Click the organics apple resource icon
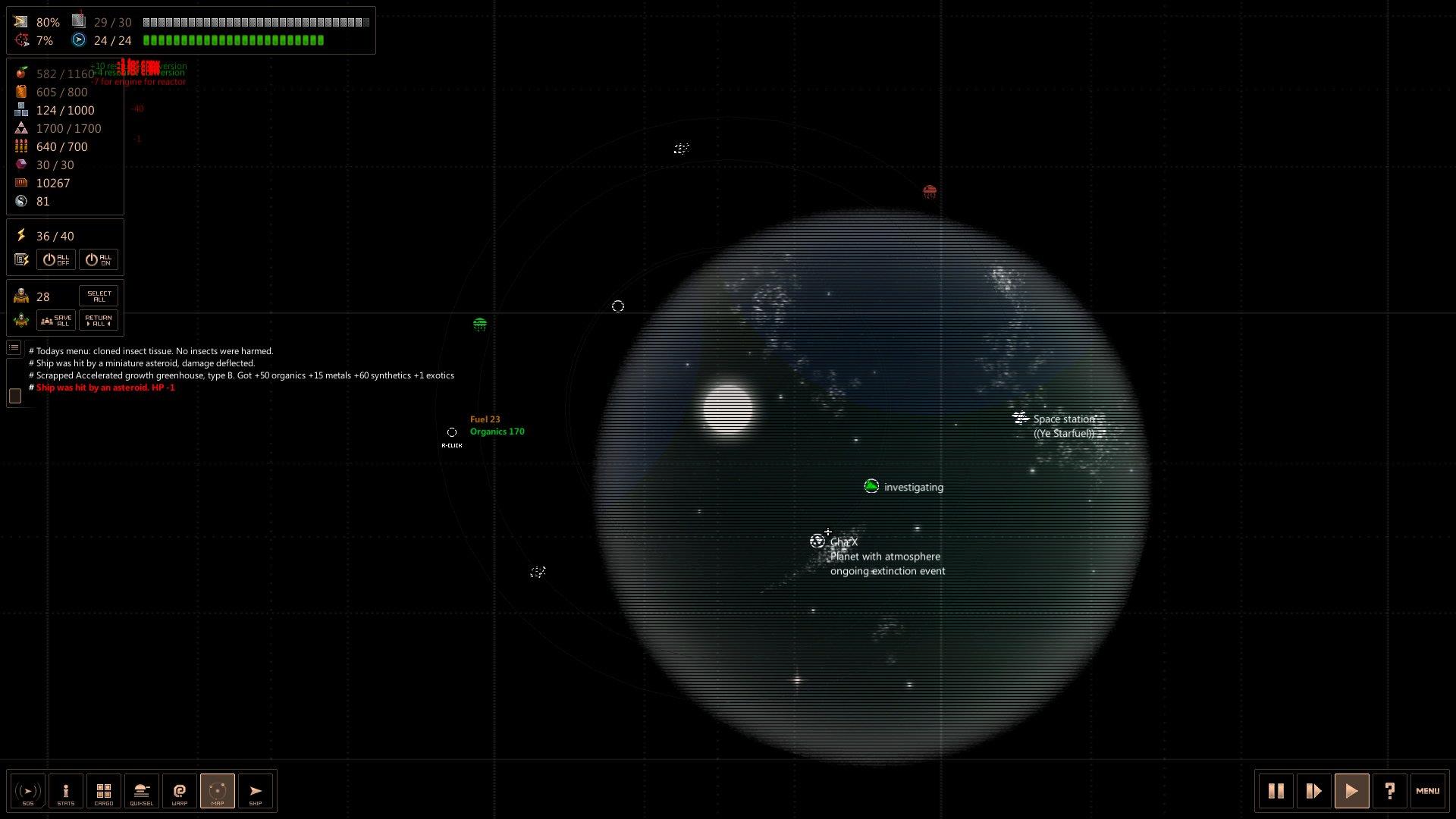Viewport: 1456px width, 819px height. [20, 74]
